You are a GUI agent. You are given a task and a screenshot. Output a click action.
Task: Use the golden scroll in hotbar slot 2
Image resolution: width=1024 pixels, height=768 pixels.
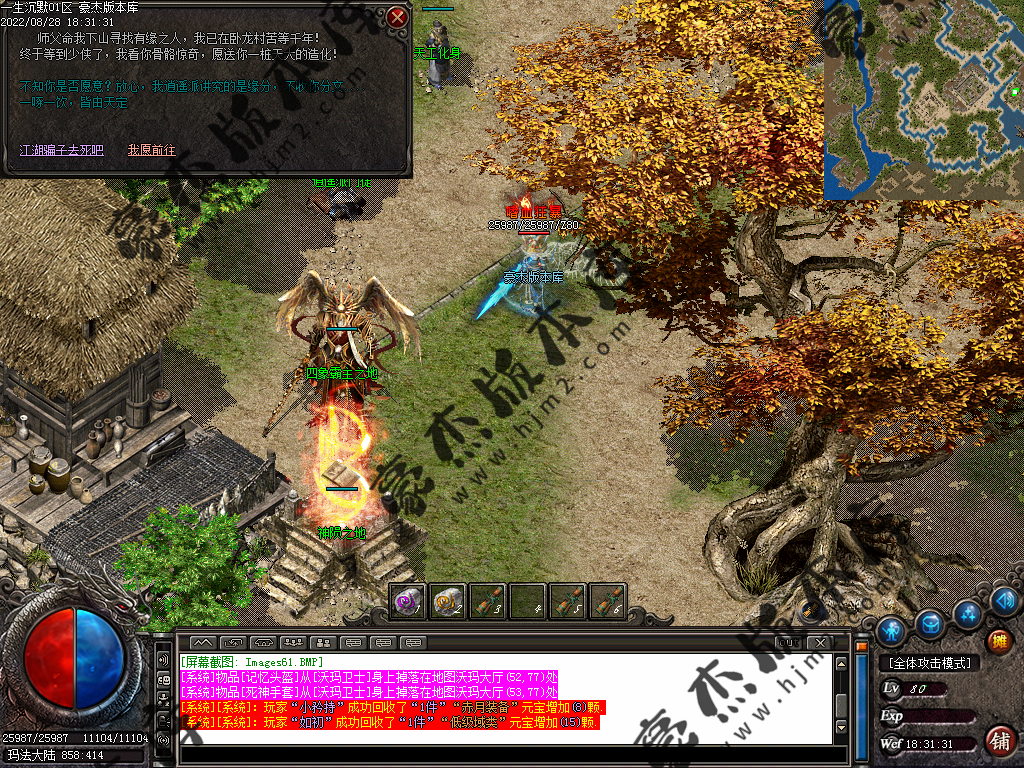pos(448,600)
